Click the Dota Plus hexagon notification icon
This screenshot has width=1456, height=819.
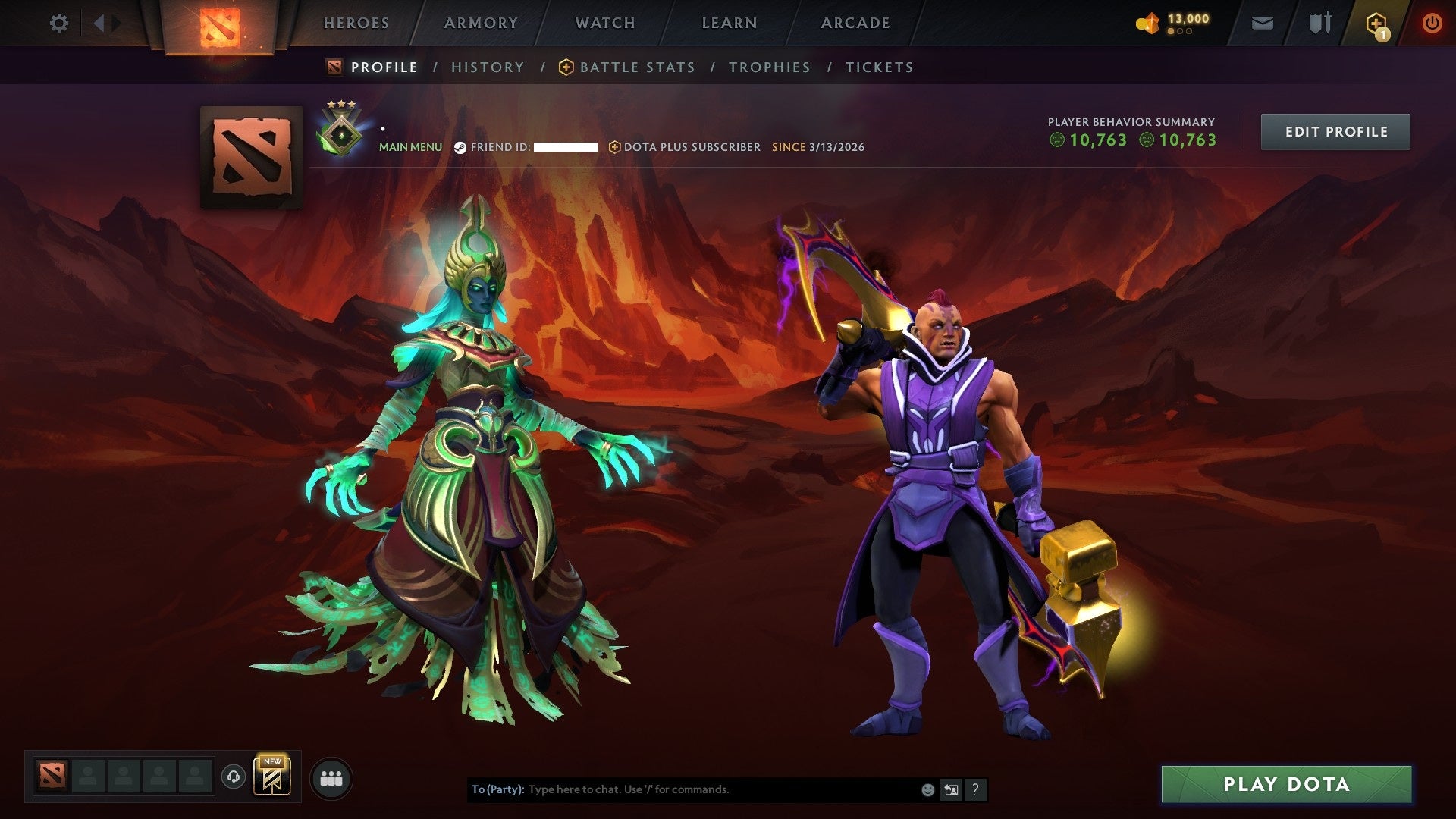(1376, 23)
